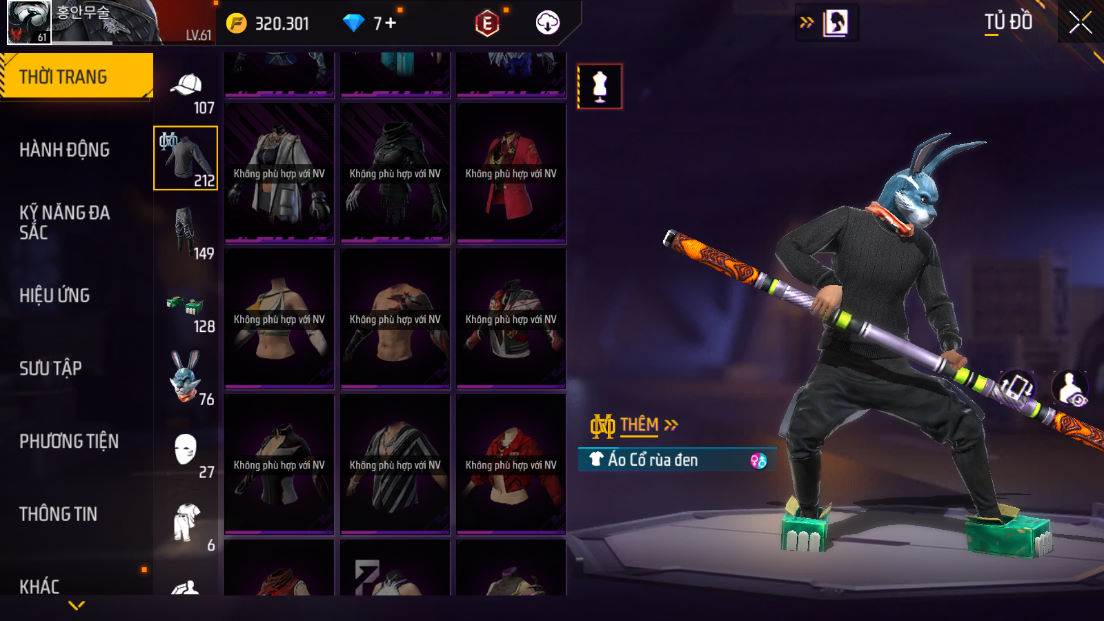Screen dimensions: 1104x621
Task: Choose the hat category with 107 items
Action: (188, 90)
